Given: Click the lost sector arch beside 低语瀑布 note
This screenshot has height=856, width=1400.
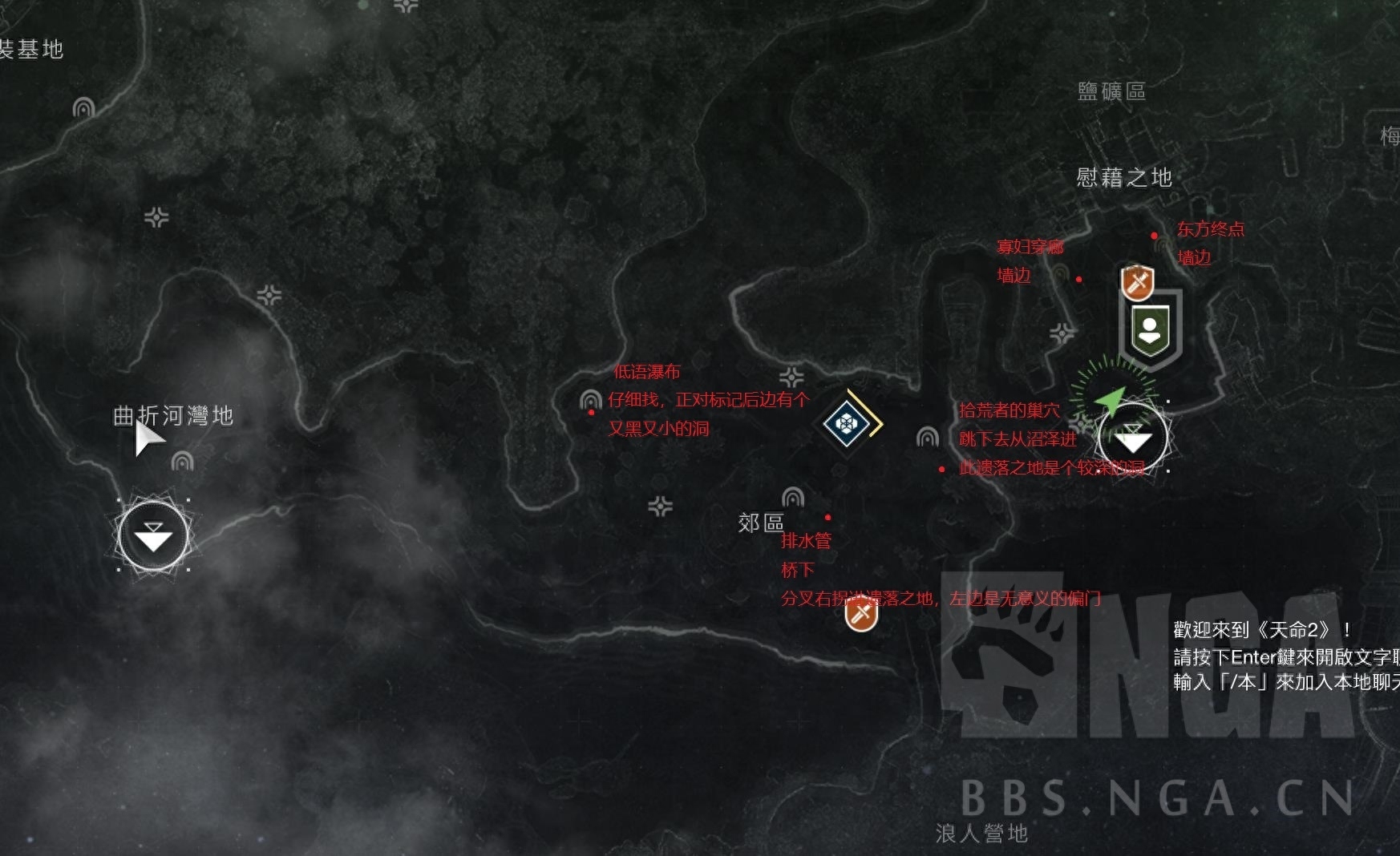Looking at the screenshot, I should (x=591, y=400).
